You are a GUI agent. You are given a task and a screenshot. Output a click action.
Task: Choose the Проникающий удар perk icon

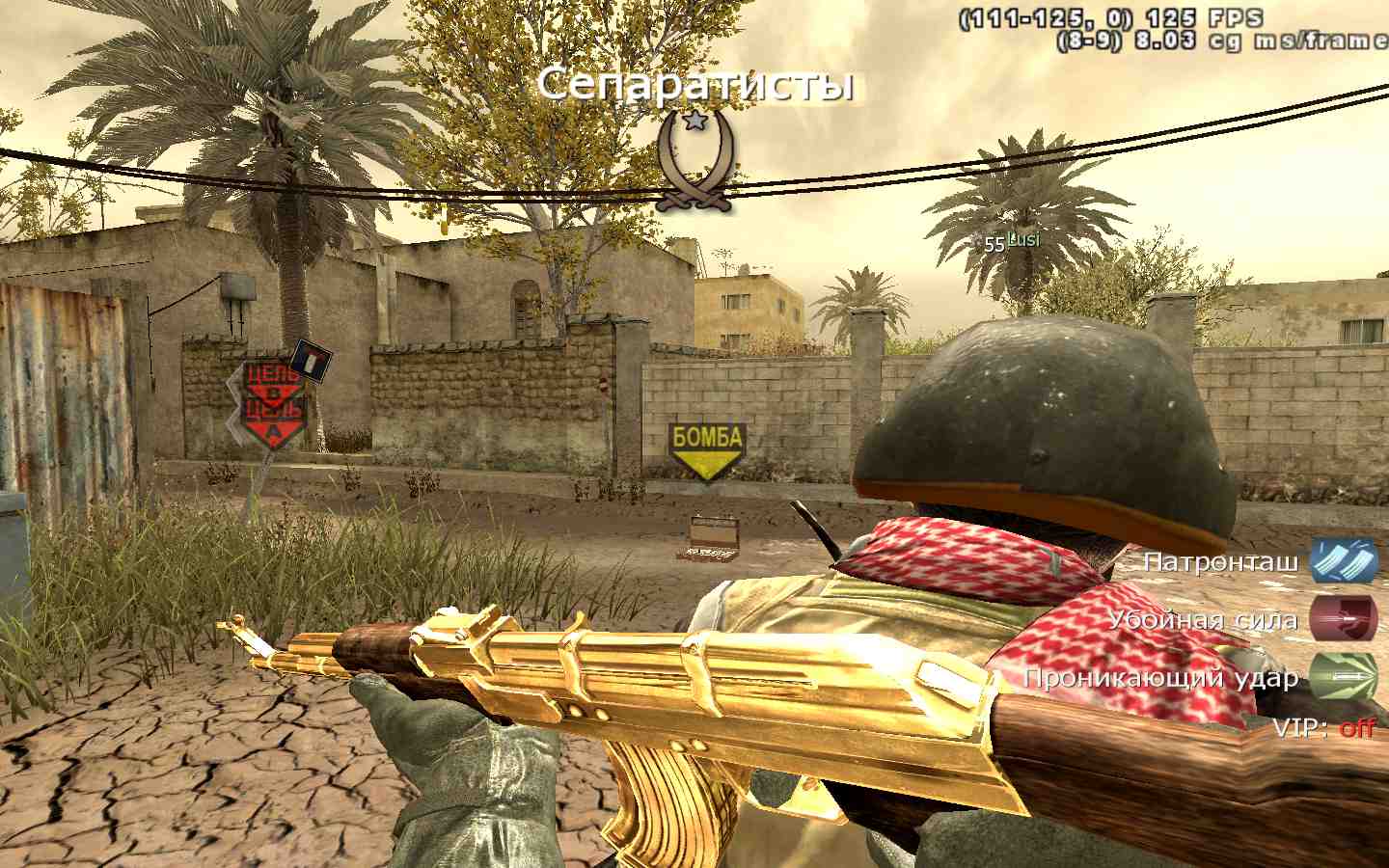click(1343, 676)
